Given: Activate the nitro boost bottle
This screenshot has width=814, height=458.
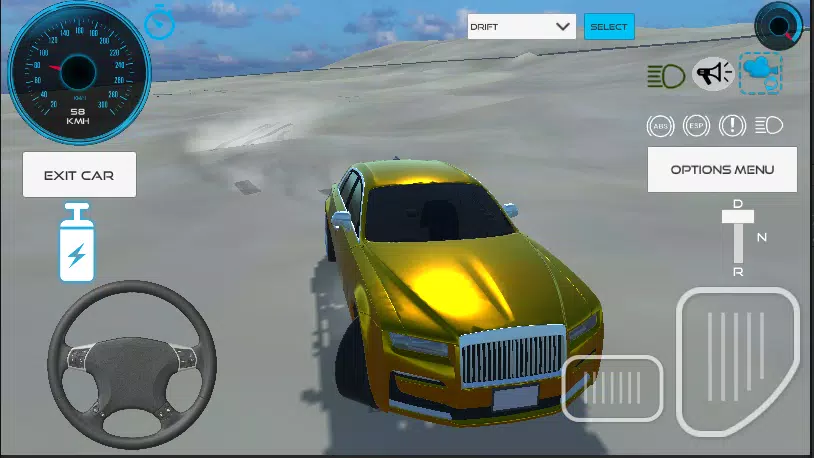Looking at the screenshot, I should pyautogui.click(x=76, y=243).
